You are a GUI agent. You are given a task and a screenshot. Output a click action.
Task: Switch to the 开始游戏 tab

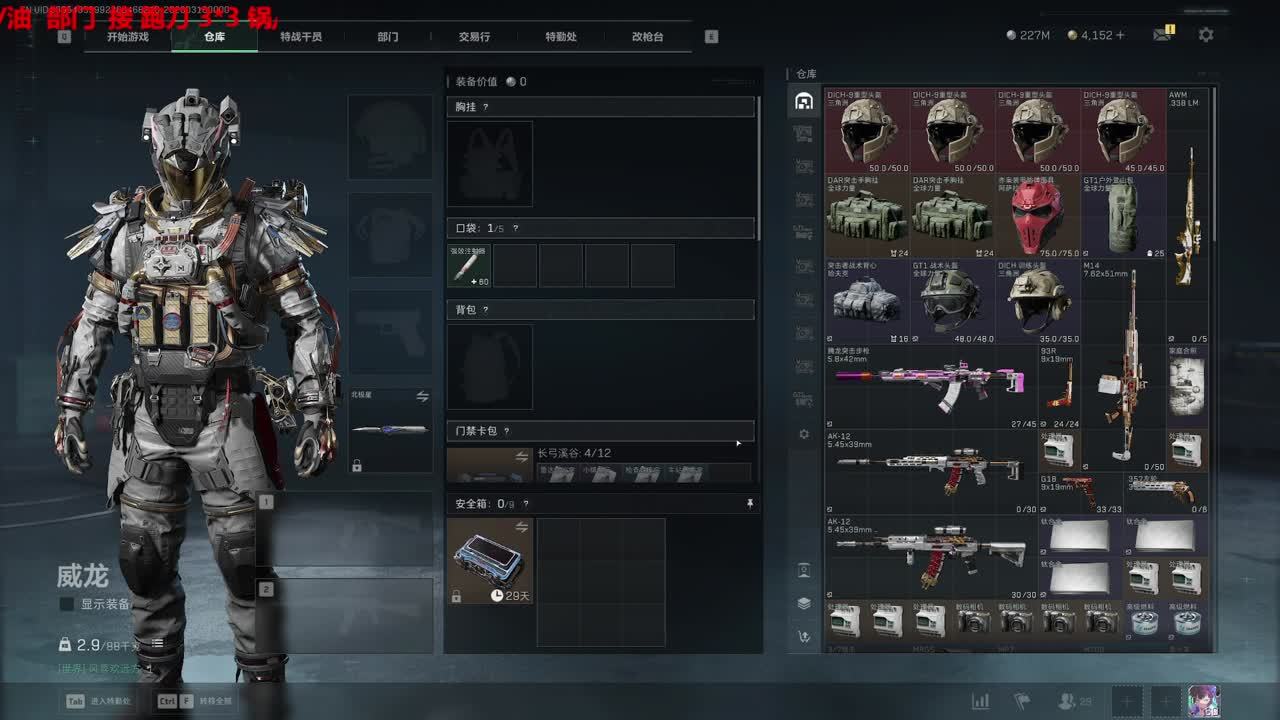(128, 37)
